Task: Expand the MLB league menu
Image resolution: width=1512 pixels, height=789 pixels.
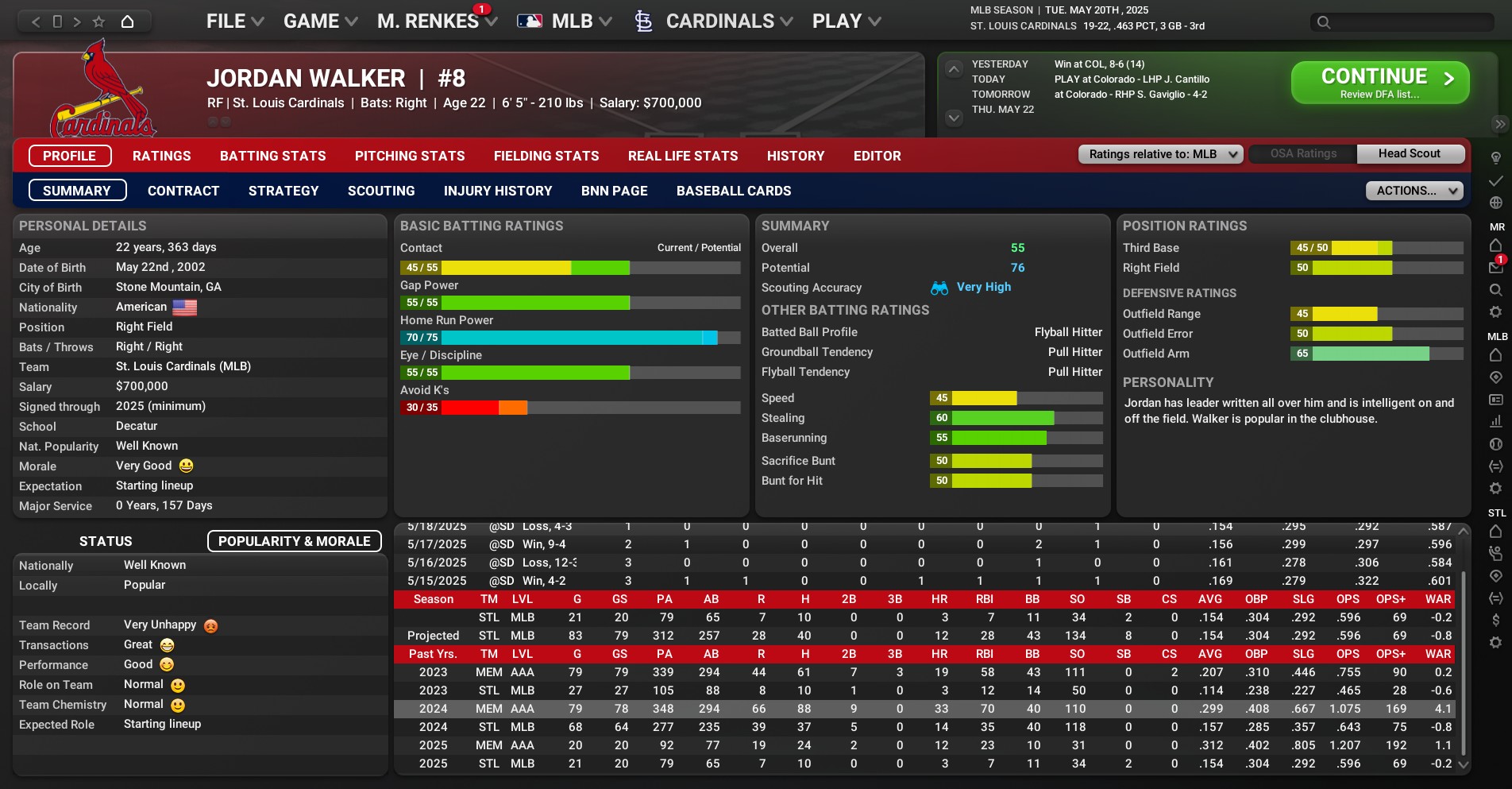Action: coord(565,21)
